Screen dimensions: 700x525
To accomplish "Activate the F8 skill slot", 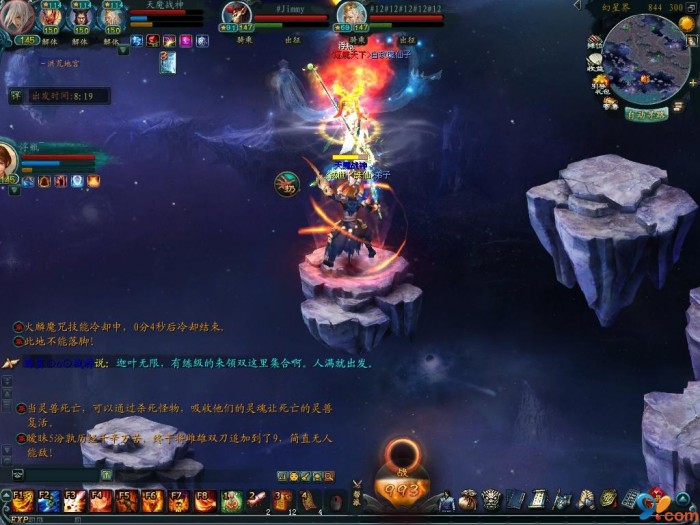I will coord(203,500).
